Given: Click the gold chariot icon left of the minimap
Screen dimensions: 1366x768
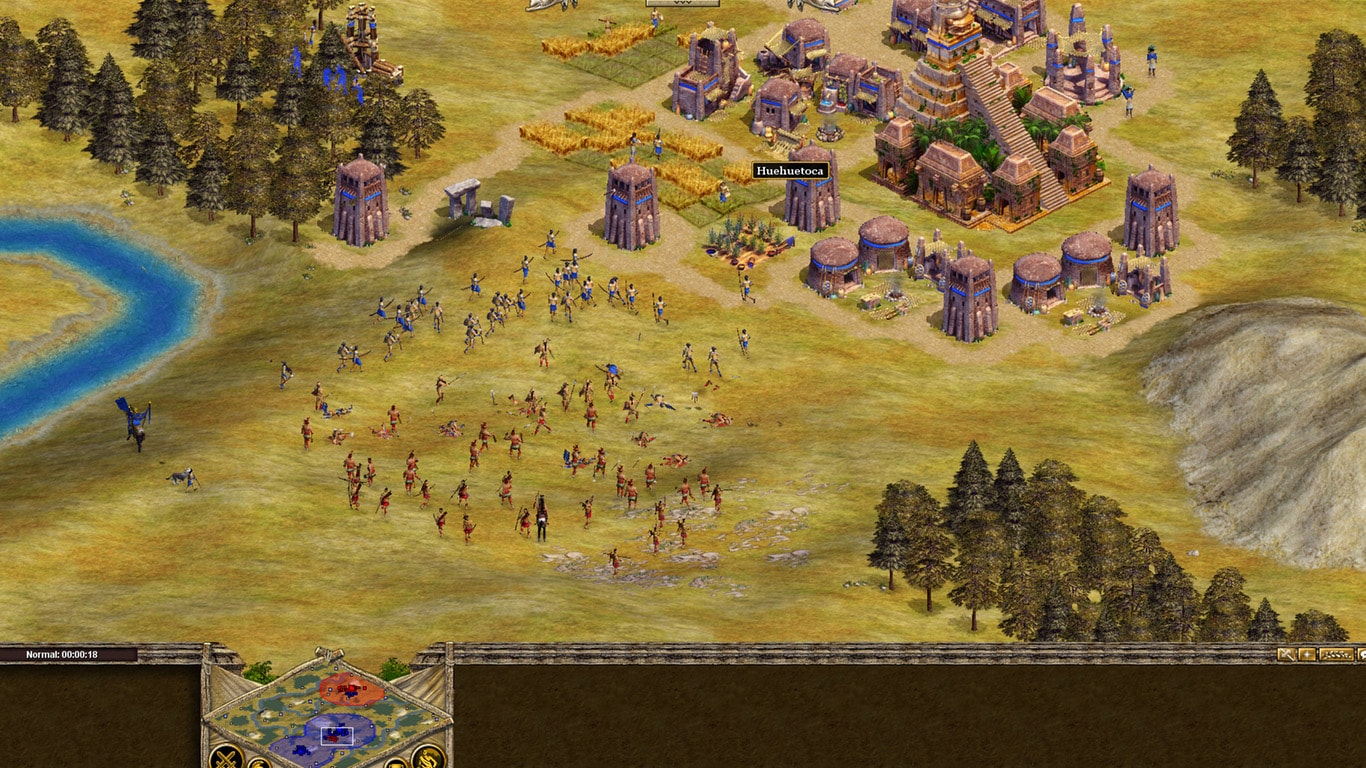Looking at the screenshot, I should [x=259, y=764].
